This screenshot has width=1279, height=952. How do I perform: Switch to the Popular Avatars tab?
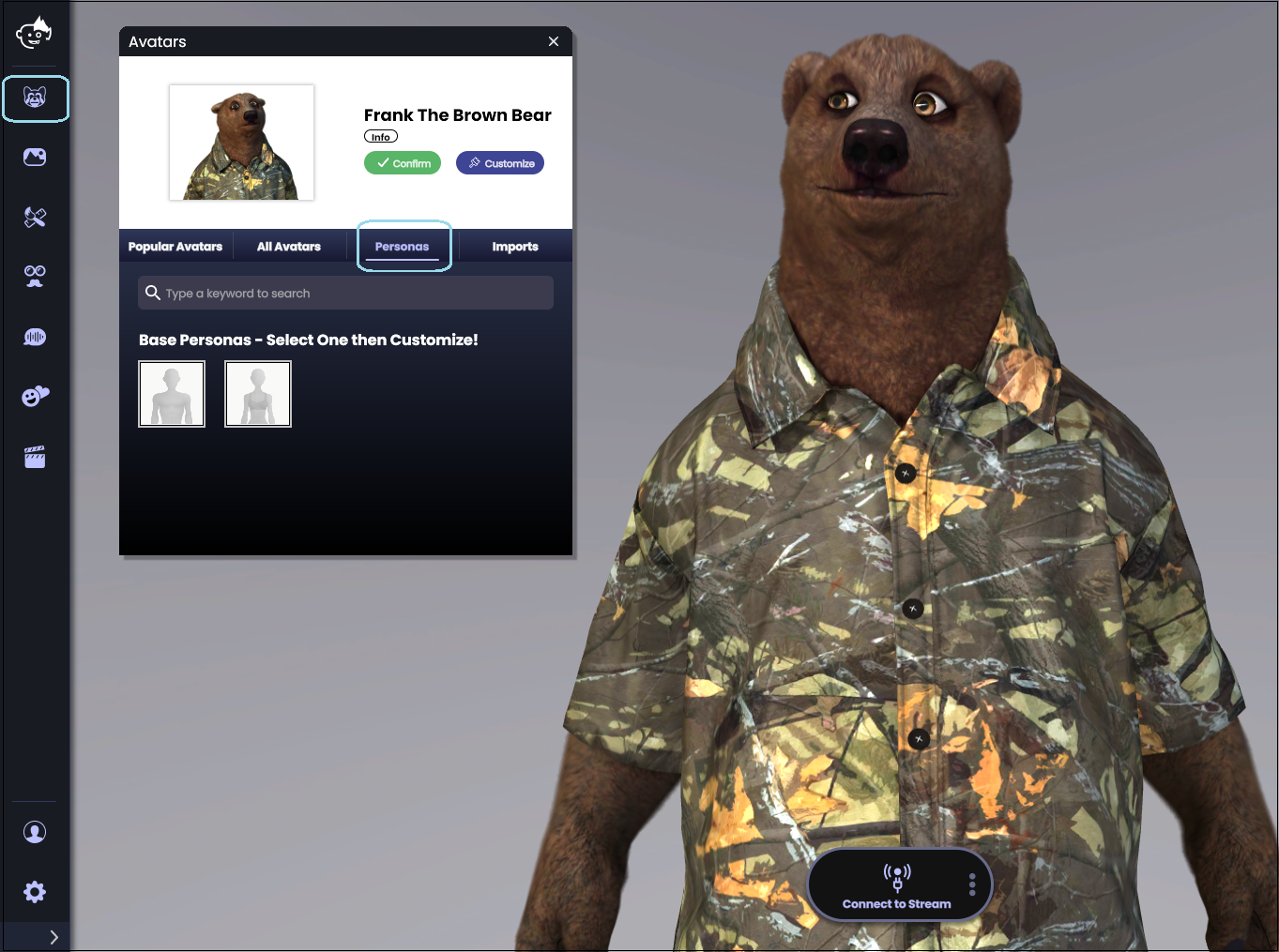click(175, 246)
